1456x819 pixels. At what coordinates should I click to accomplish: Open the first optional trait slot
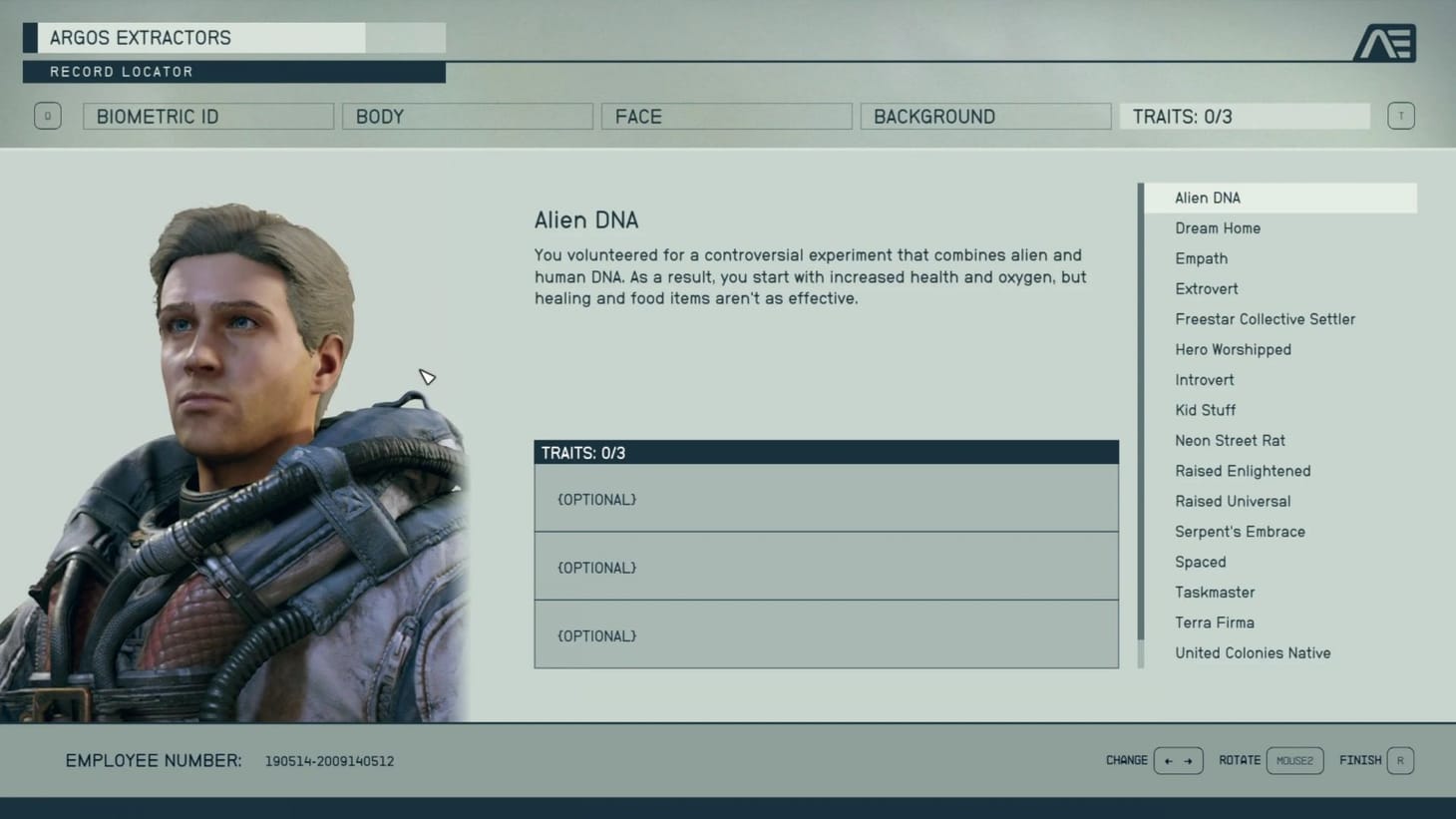(x=826, y=499)
